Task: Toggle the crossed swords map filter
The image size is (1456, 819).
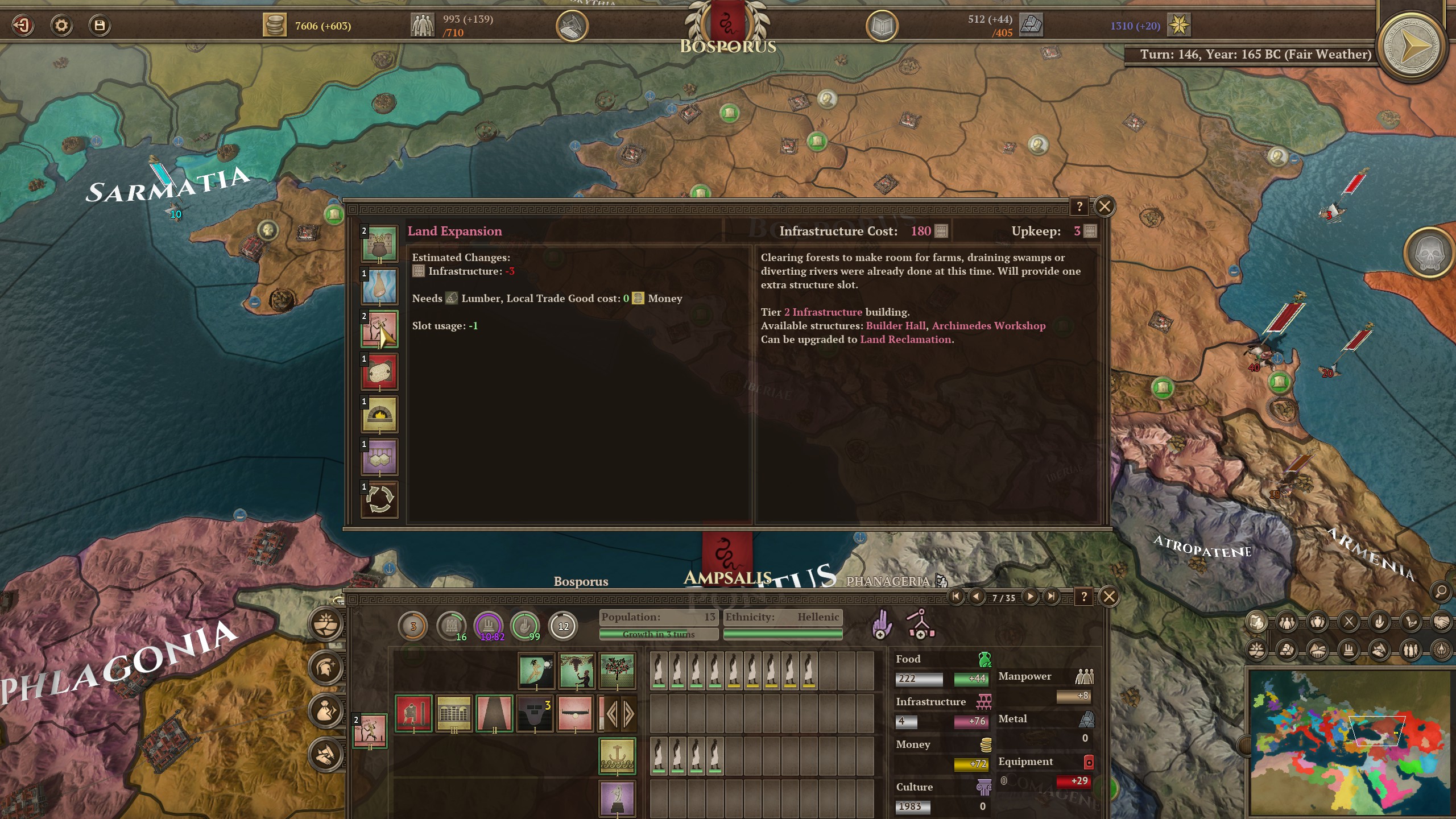Action: pos(1349,622)
